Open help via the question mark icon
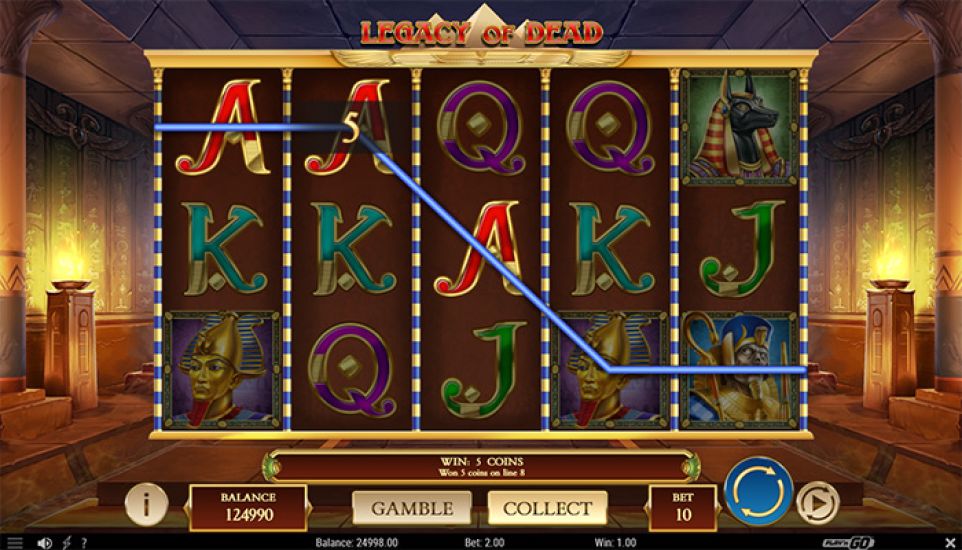This screenshot has width=962, height=550. click(84, 542)
